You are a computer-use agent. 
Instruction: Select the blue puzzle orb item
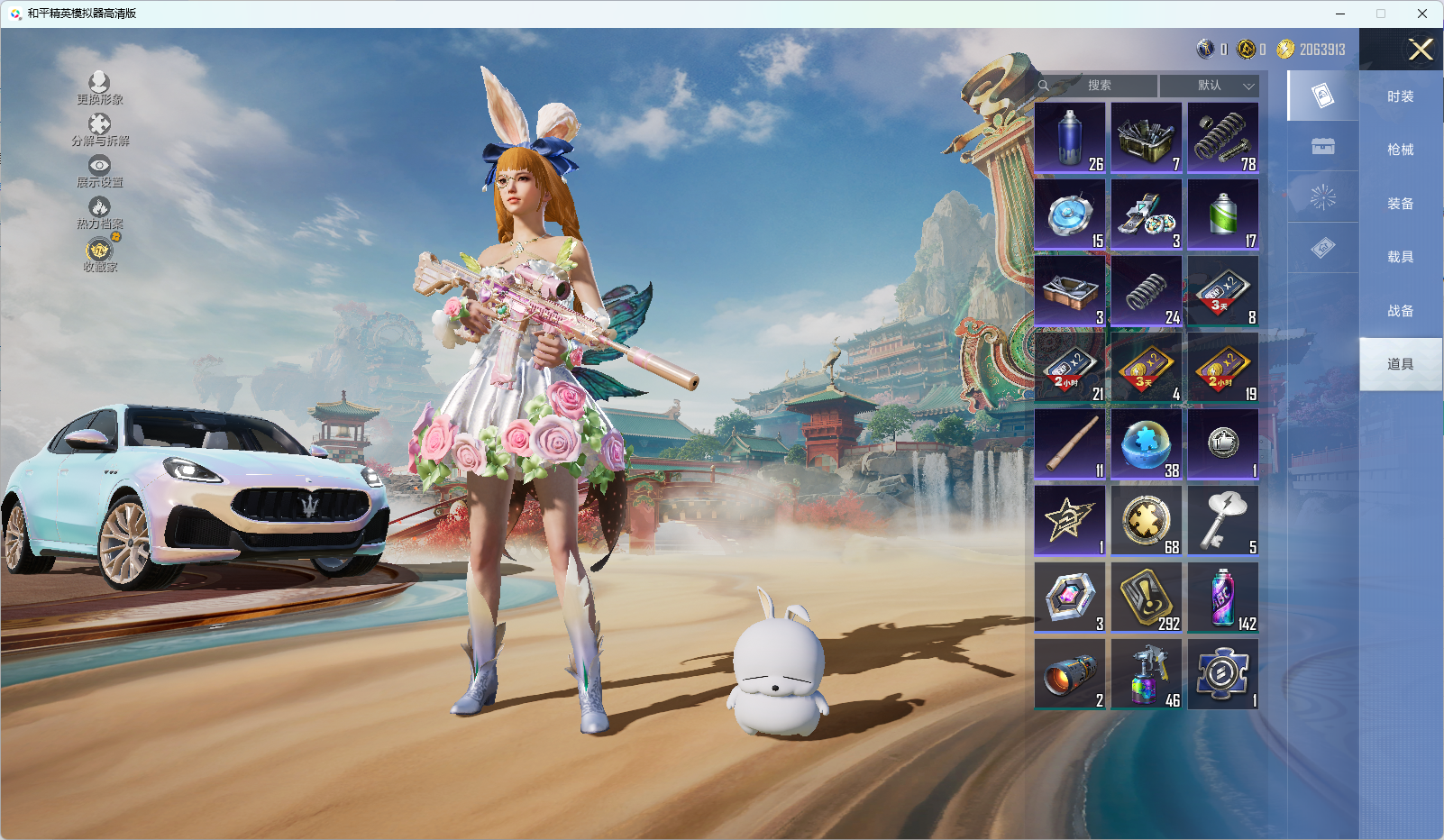coord(1147,444)
